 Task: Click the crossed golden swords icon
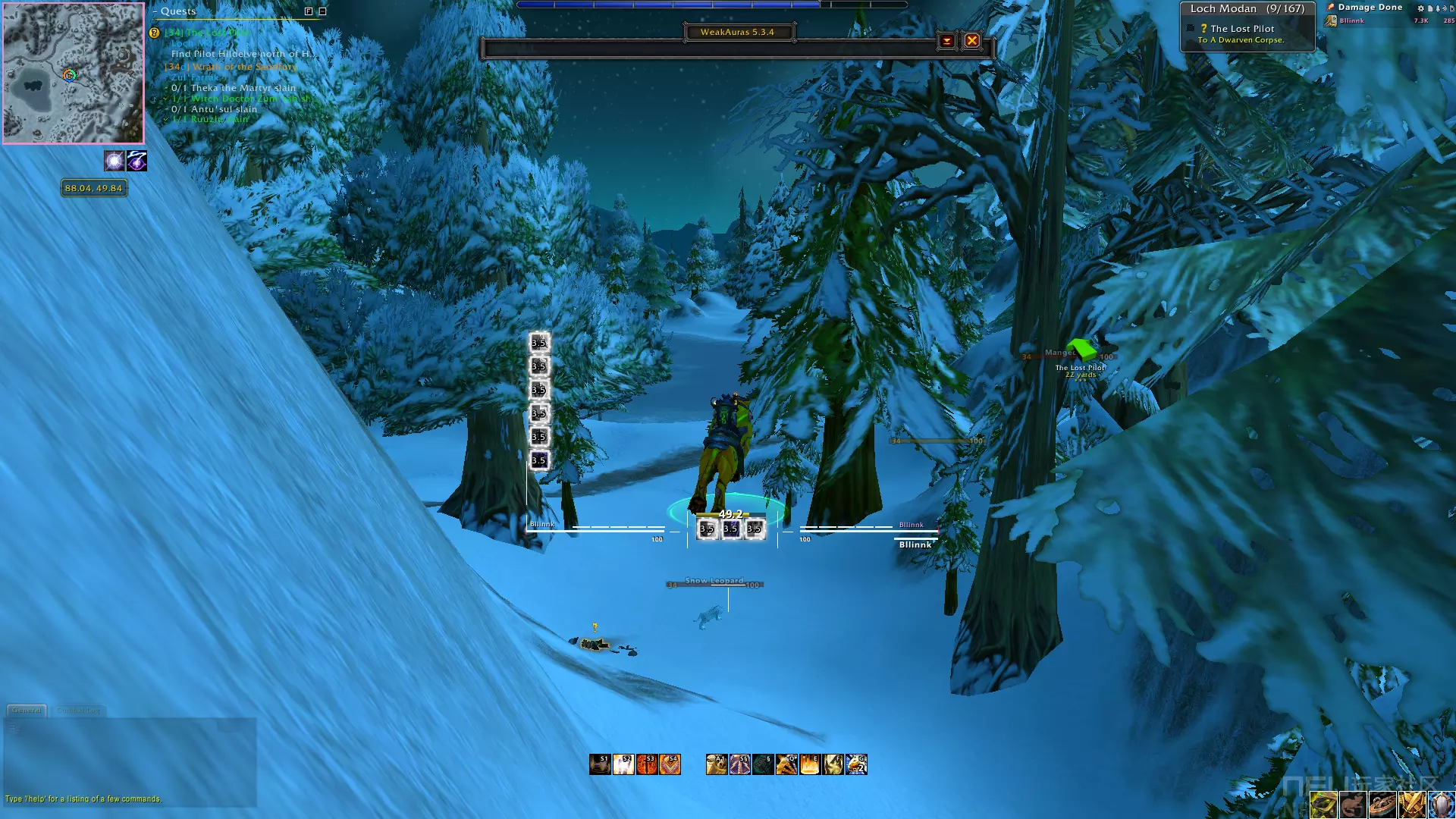[1411, 805]
